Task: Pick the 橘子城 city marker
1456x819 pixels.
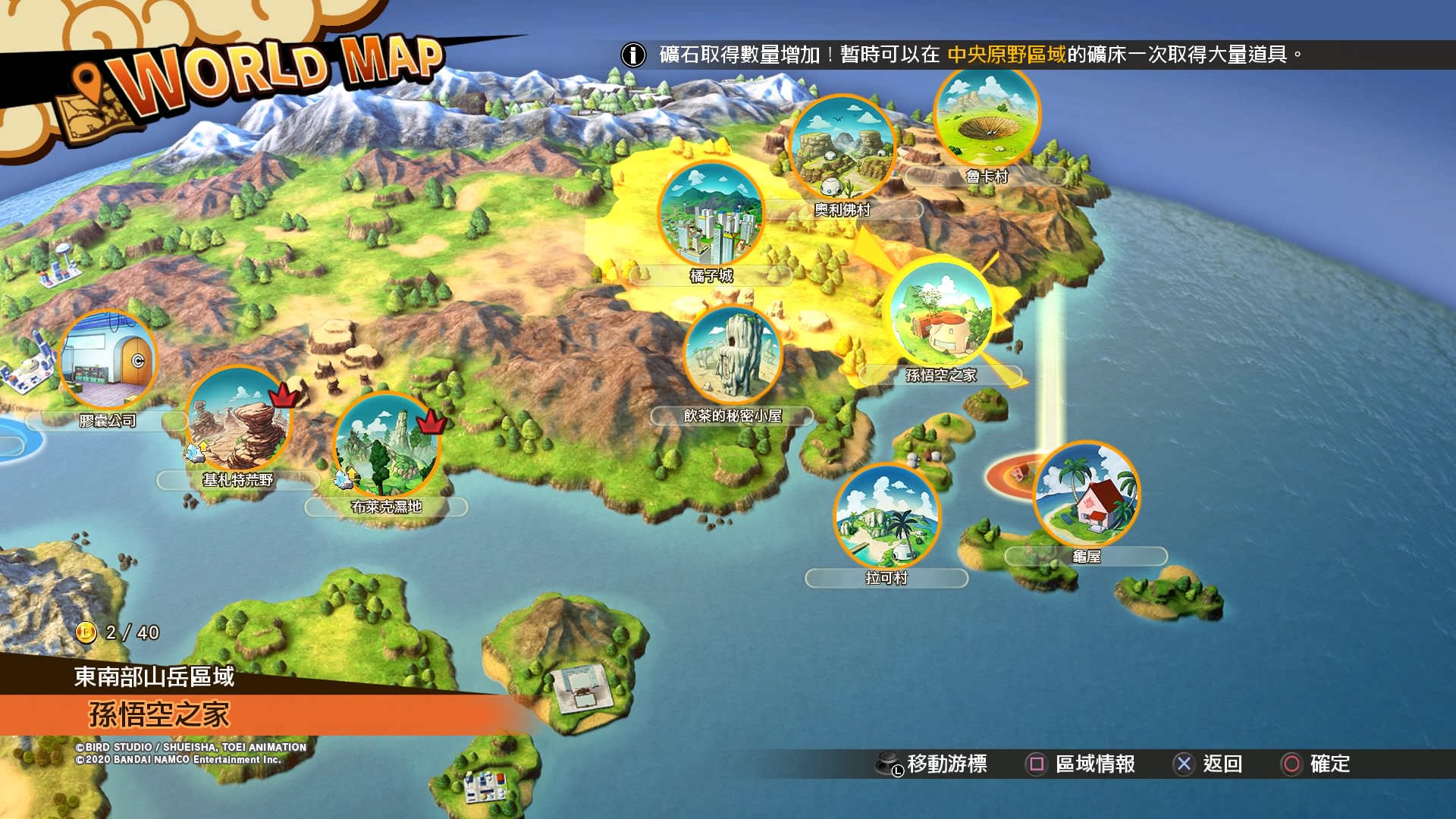Action: (x=711, y=215)
